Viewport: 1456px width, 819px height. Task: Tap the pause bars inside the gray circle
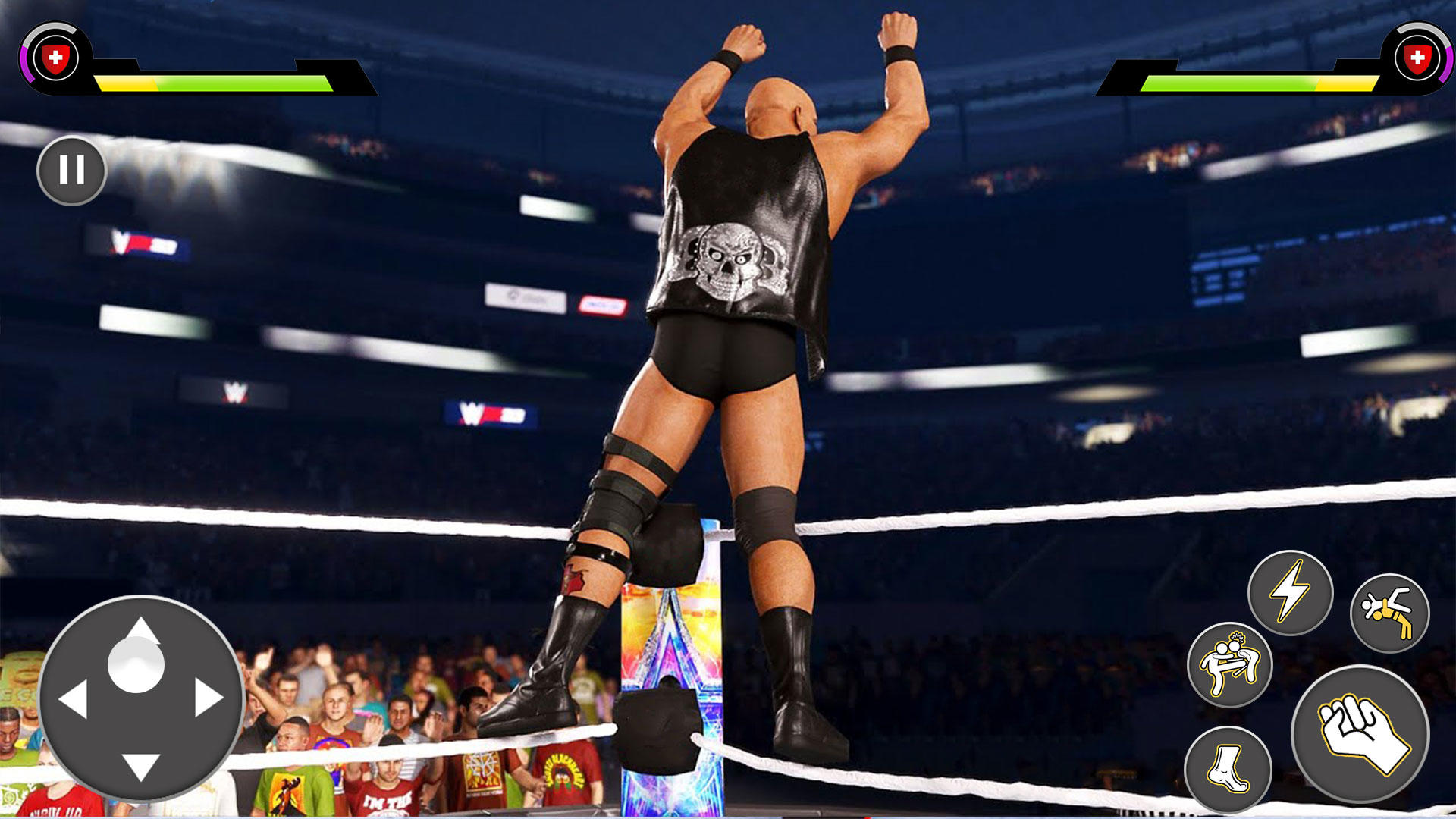coord(72,171)
